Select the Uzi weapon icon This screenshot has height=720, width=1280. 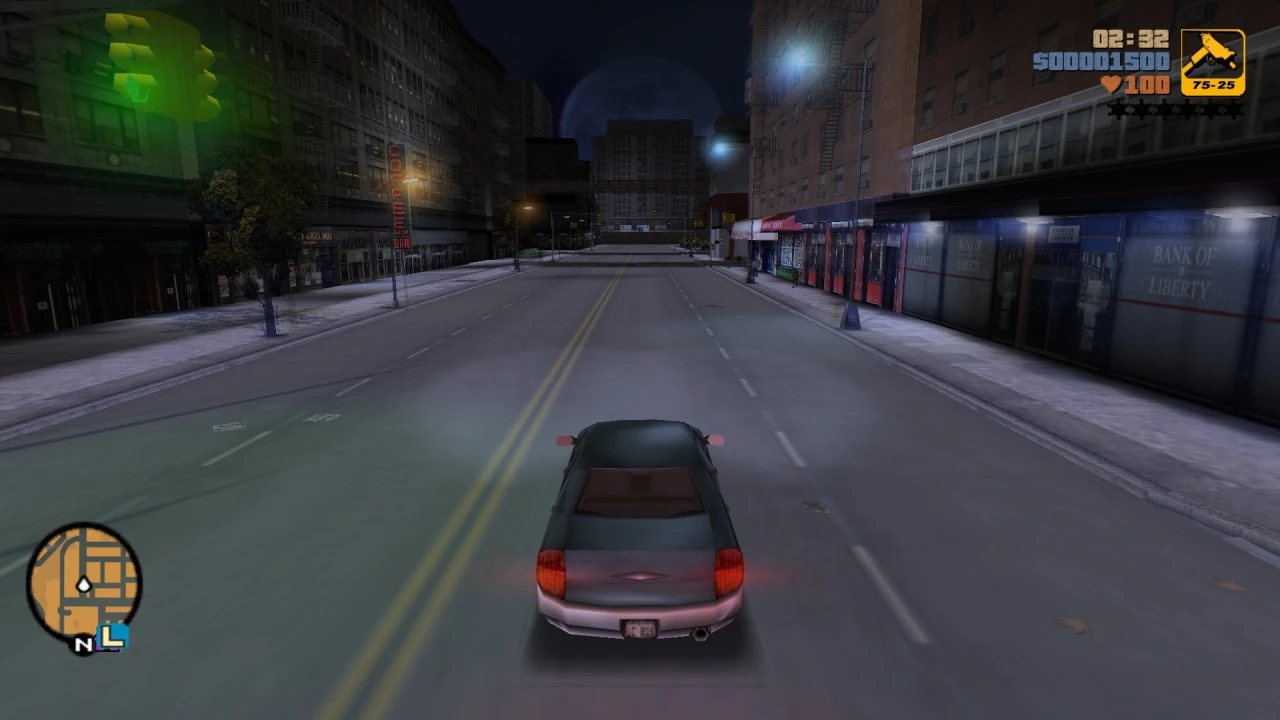click(x=1212, y=55)
